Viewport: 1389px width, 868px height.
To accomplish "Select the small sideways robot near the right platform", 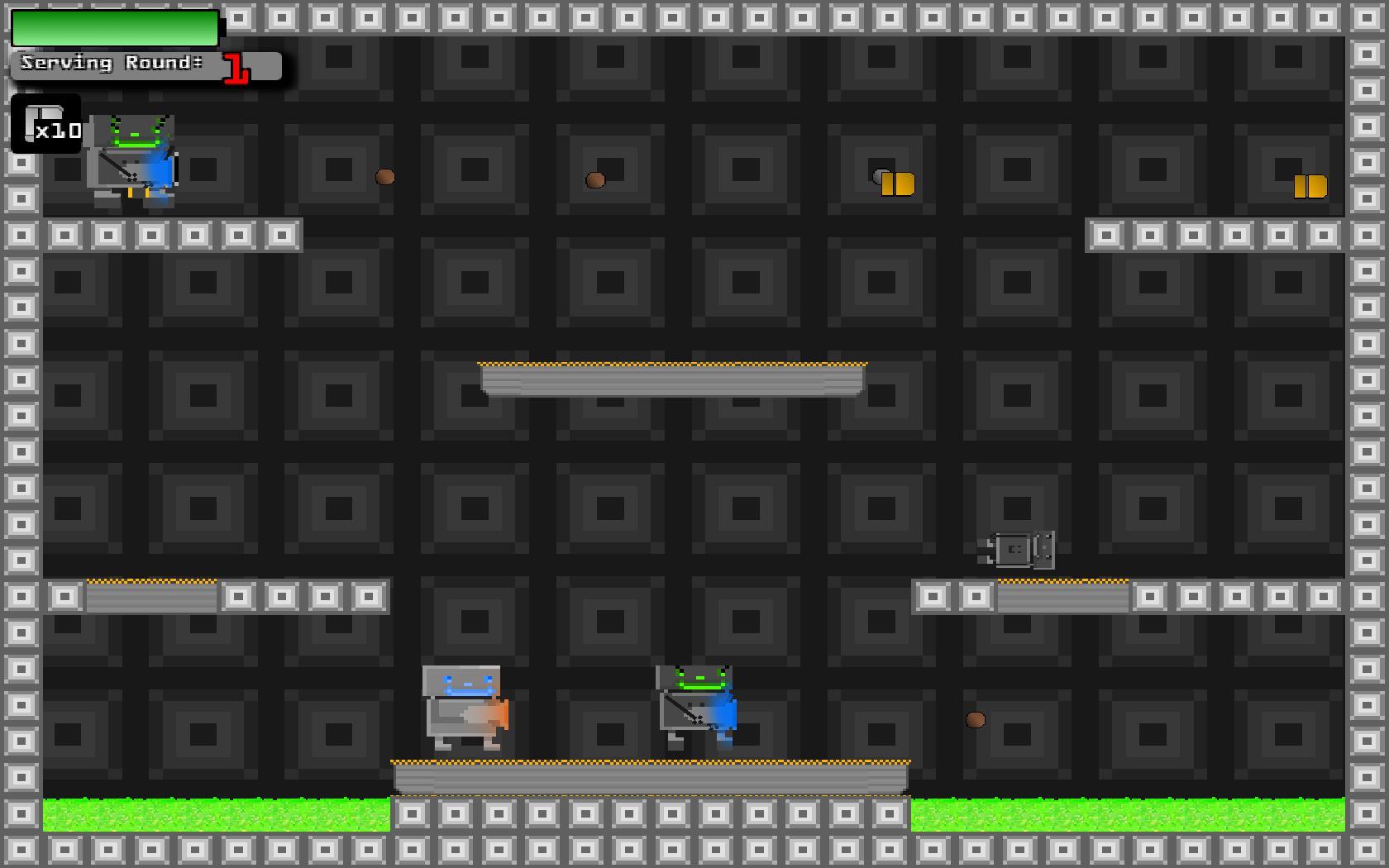I will 1017,550.
